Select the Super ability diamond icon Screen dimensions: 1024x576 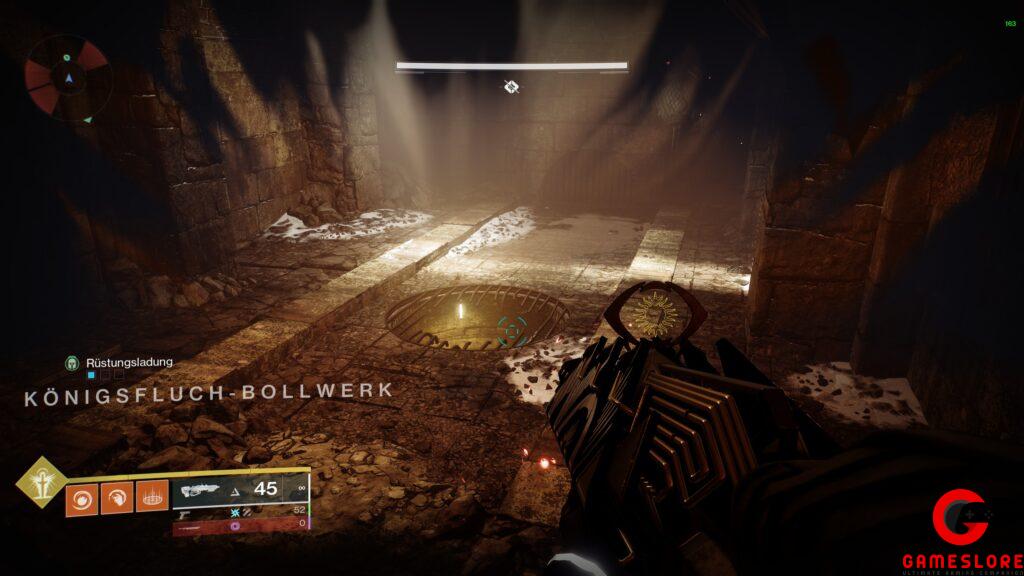[x=41, y=483]
